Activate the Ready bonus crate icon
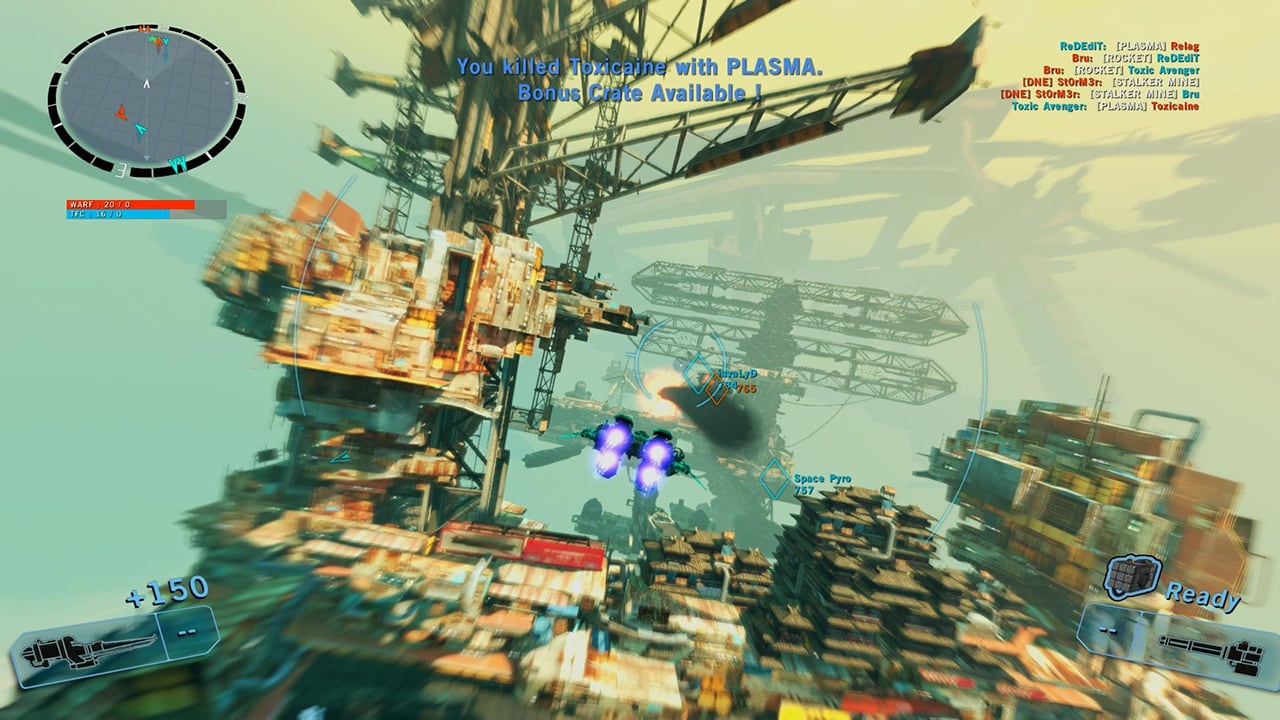The image size is (1280, 720). pyautogui.click(x=1132, y=578)
